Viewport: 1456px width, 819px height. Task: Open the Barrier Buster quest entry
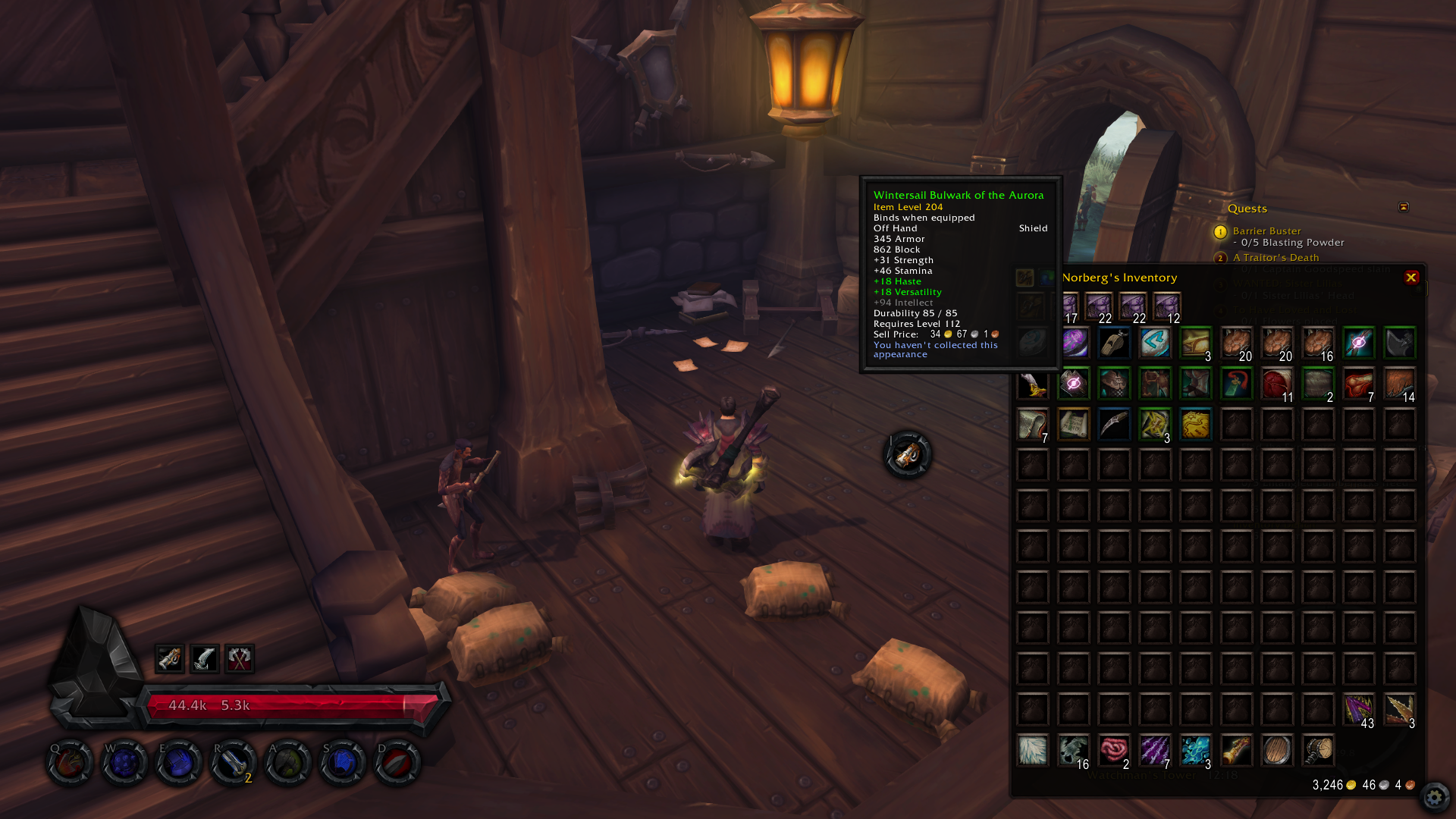tap(1266, 231)
